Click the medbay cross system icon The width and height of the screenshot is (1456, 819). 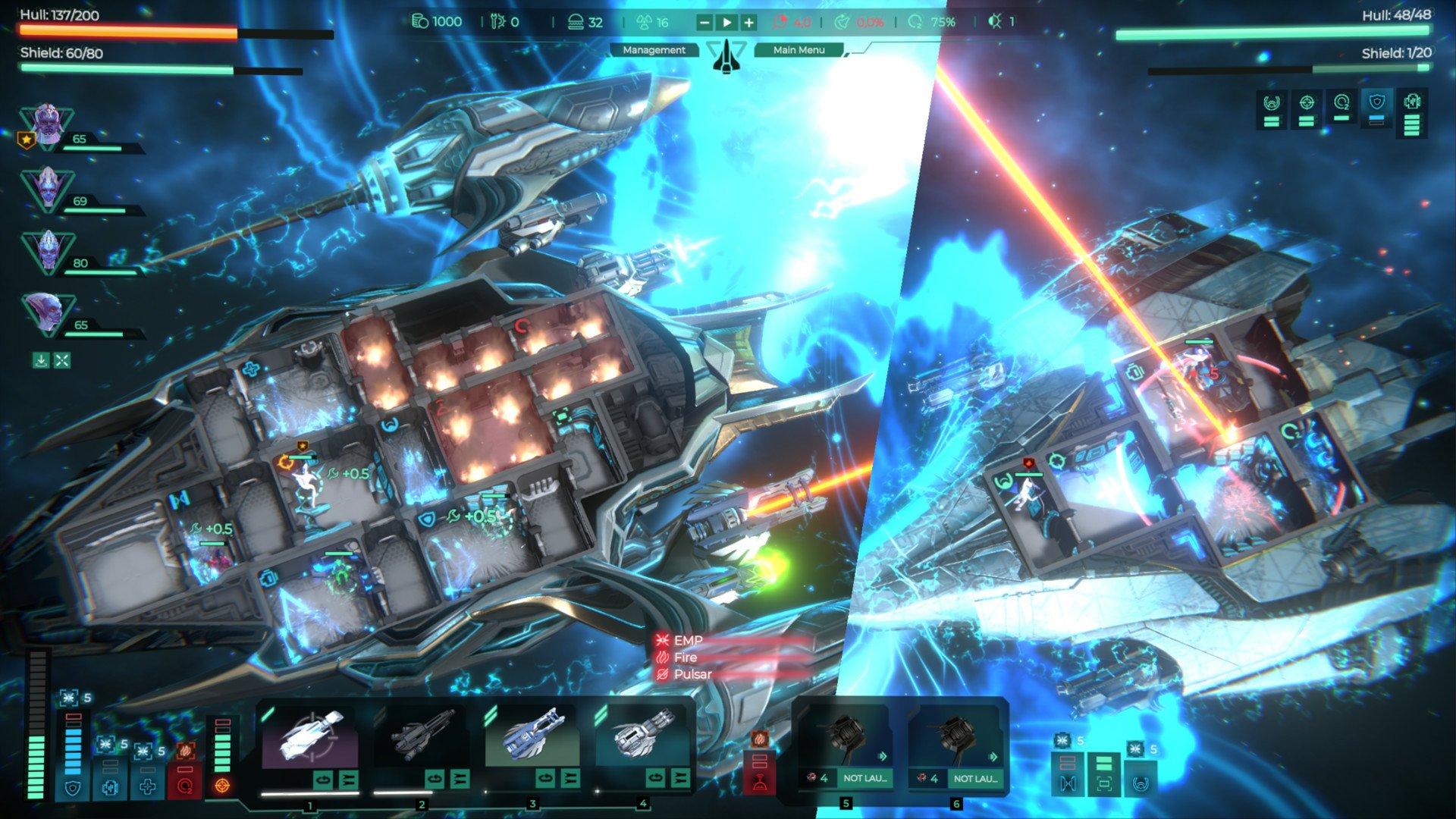[x=148, y=788]
